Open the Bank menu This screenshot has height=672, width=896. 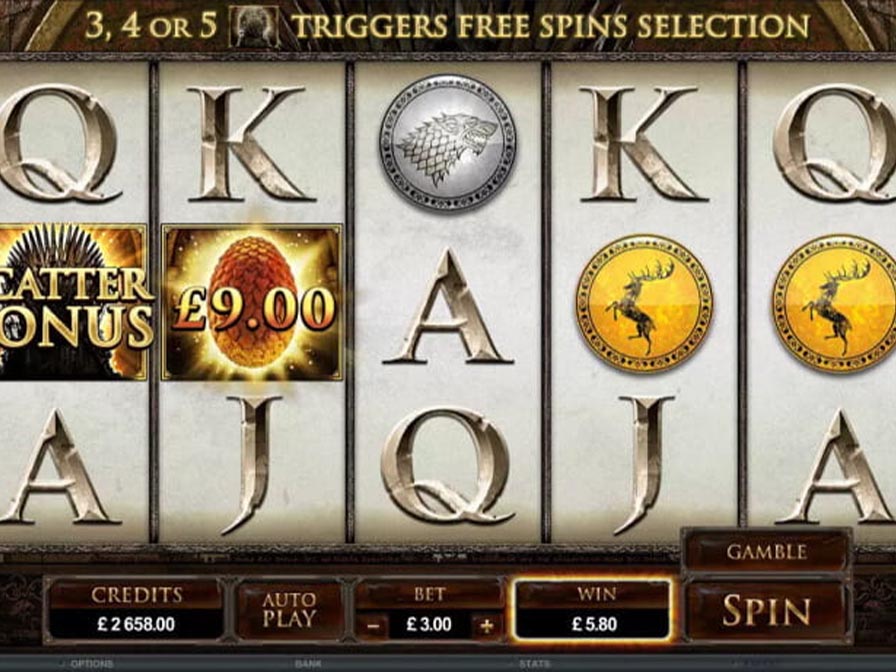coord(308,663)
